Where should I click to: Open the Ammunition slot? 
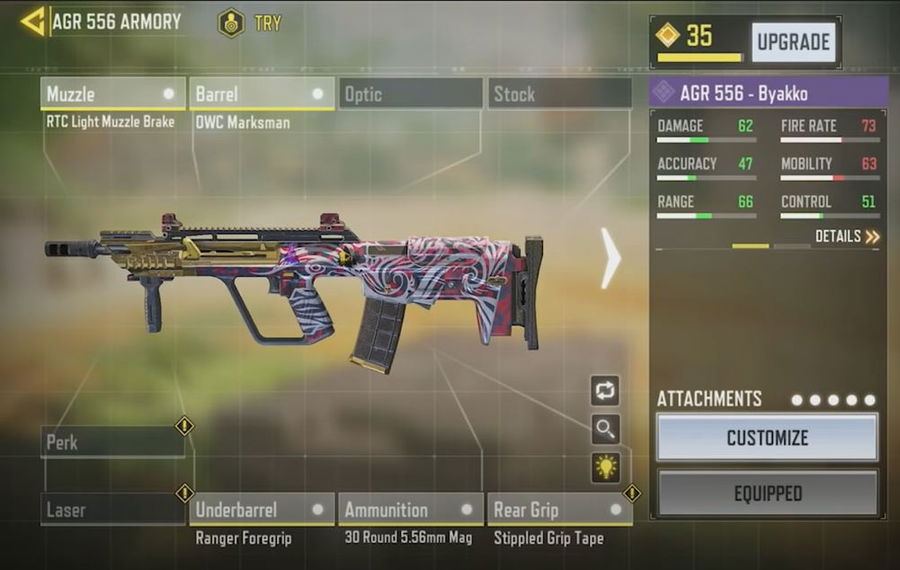tap(410, 510)
